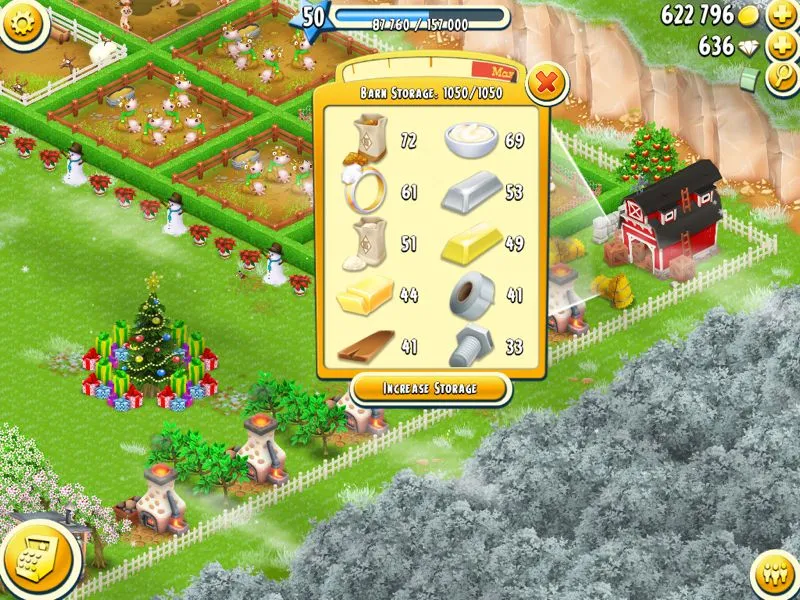The image size is (800, 600).
Task: Select the cream bowl item
Action: (470, 139)
